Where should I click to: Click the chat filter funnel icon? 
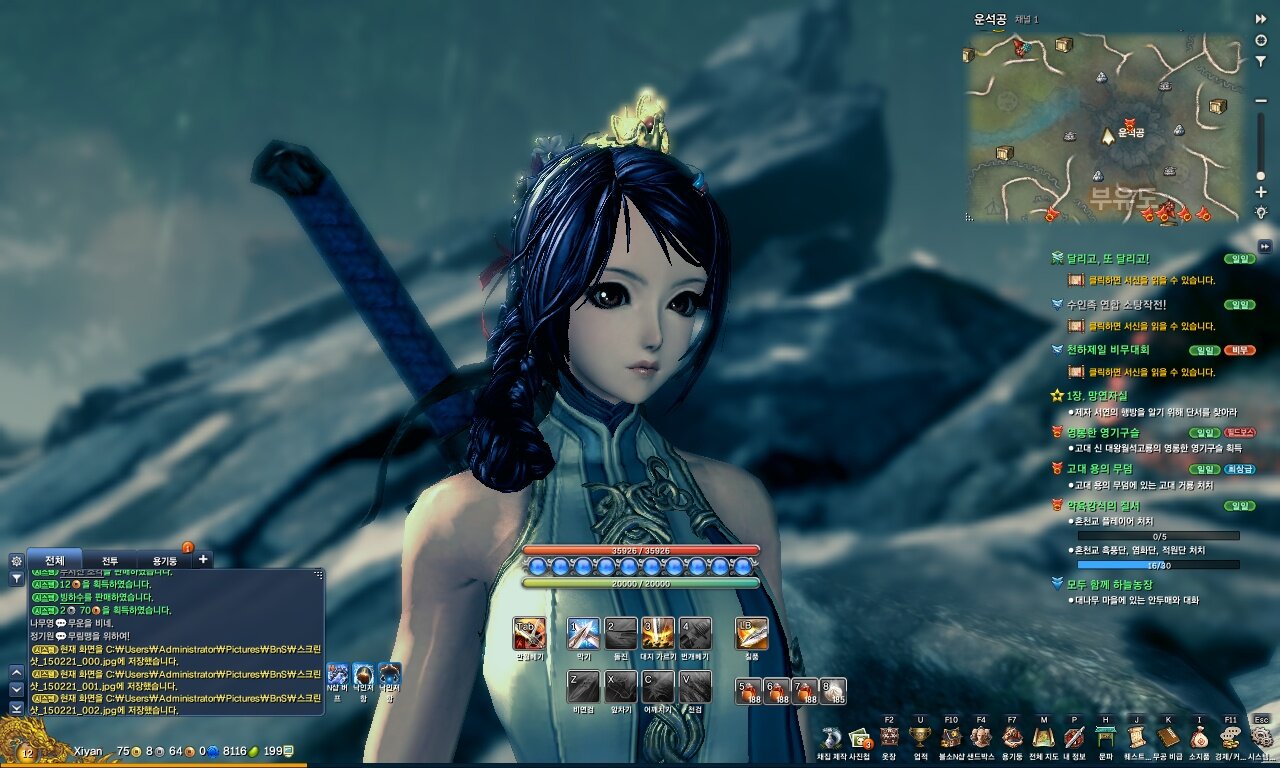(x=16, y=578)
